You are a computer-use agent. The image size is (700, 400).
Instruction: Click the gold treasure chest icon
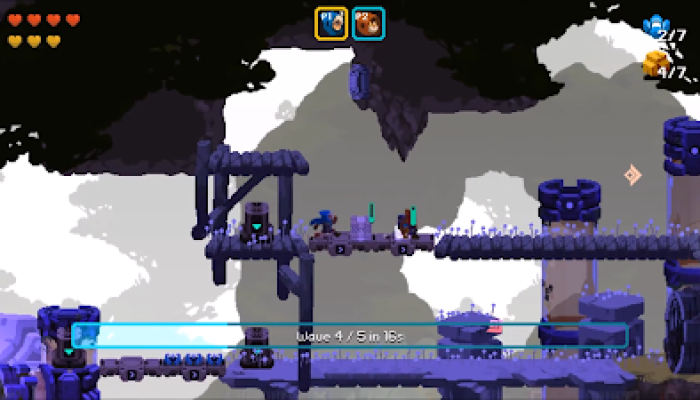[655, 62]
